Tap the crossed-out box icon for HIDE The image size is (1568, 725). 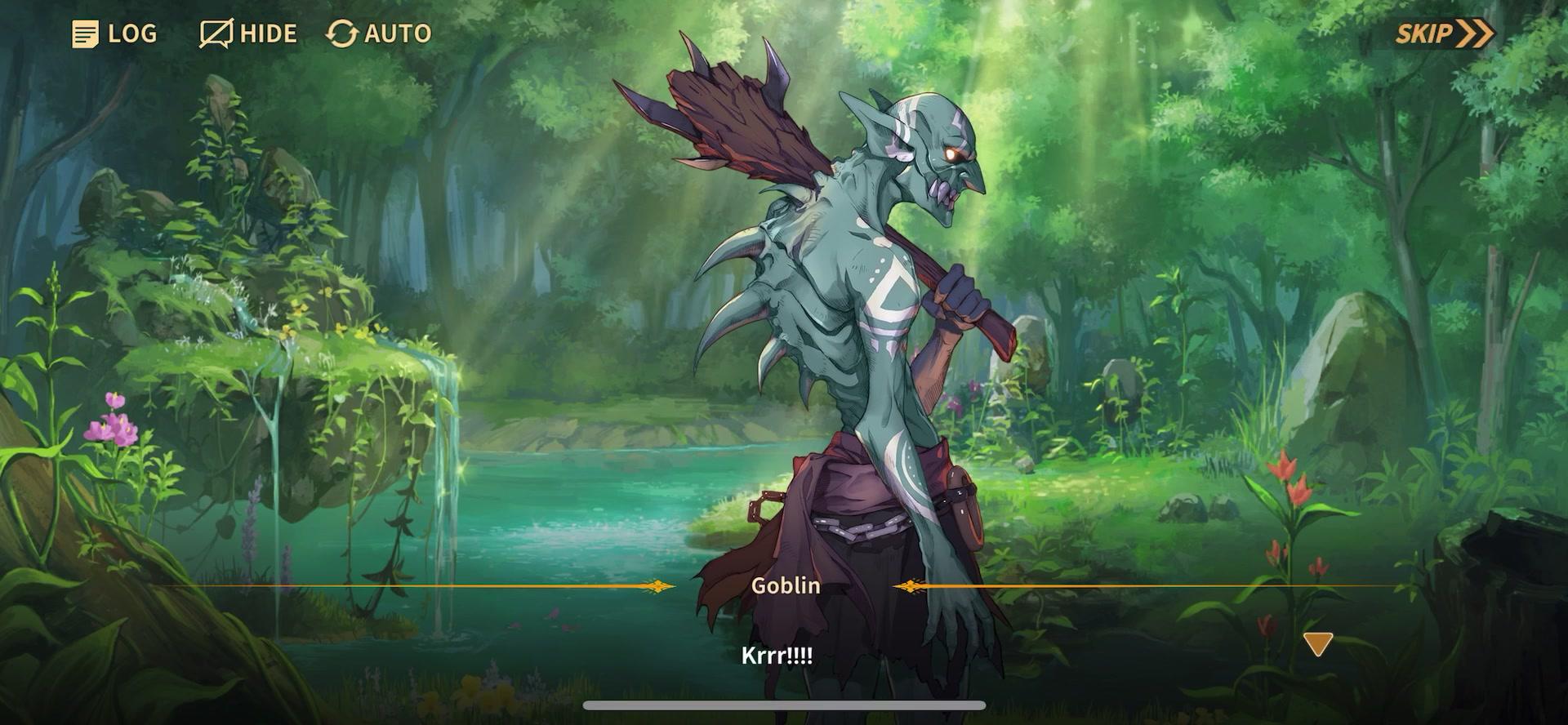pos(214,33)
